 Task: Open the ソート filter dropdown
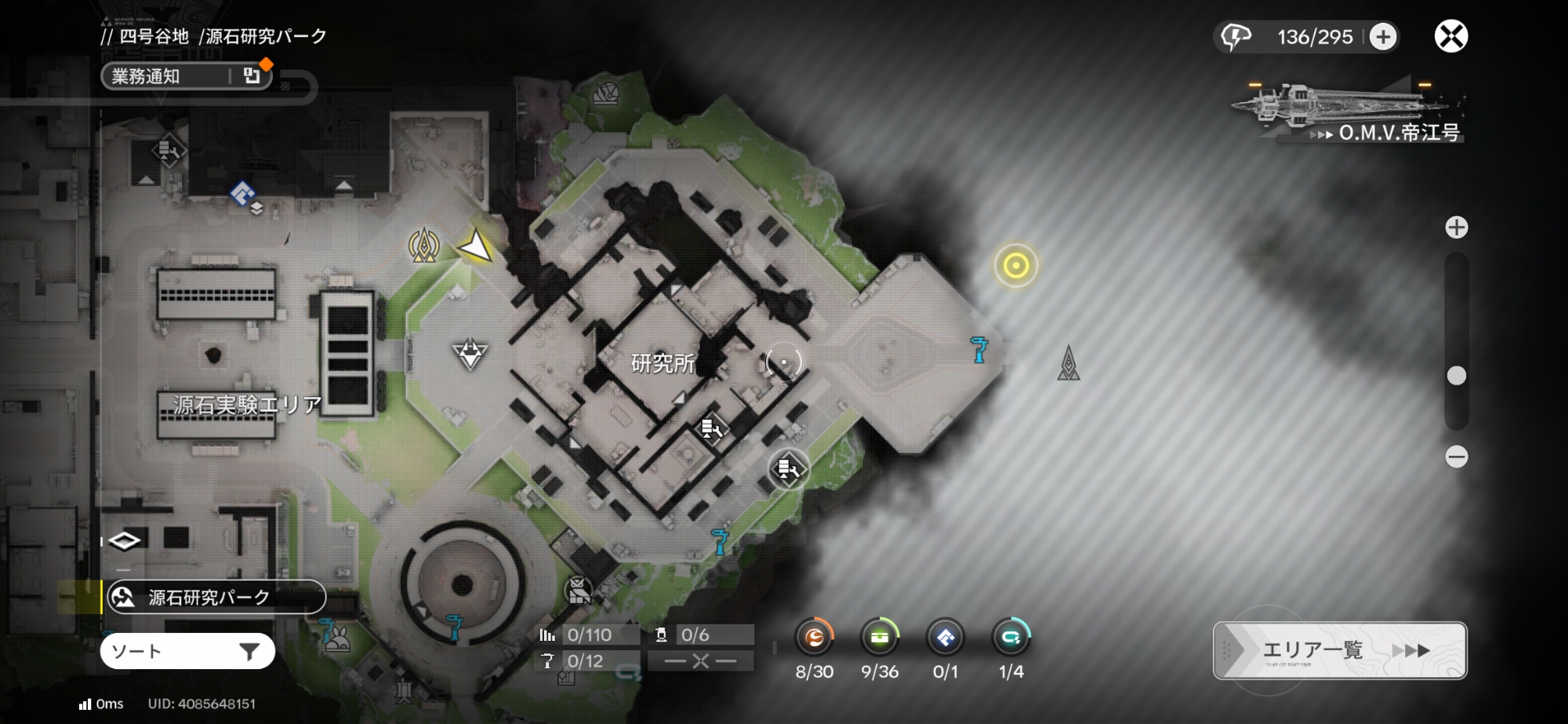(x=187, y=651)
